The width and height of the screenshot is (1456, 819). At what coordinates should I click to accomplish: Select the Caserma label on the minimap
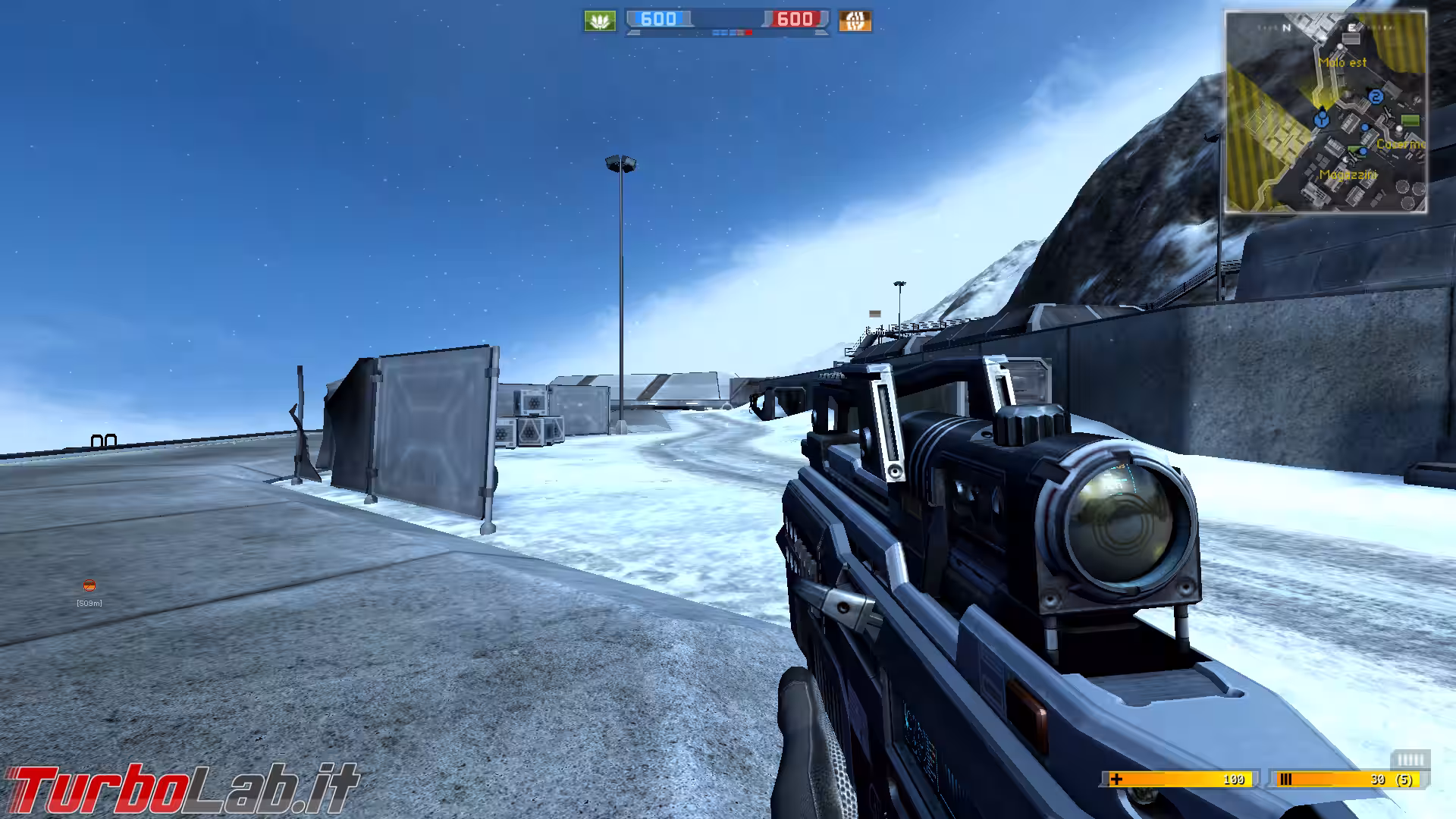[1401, 144]
